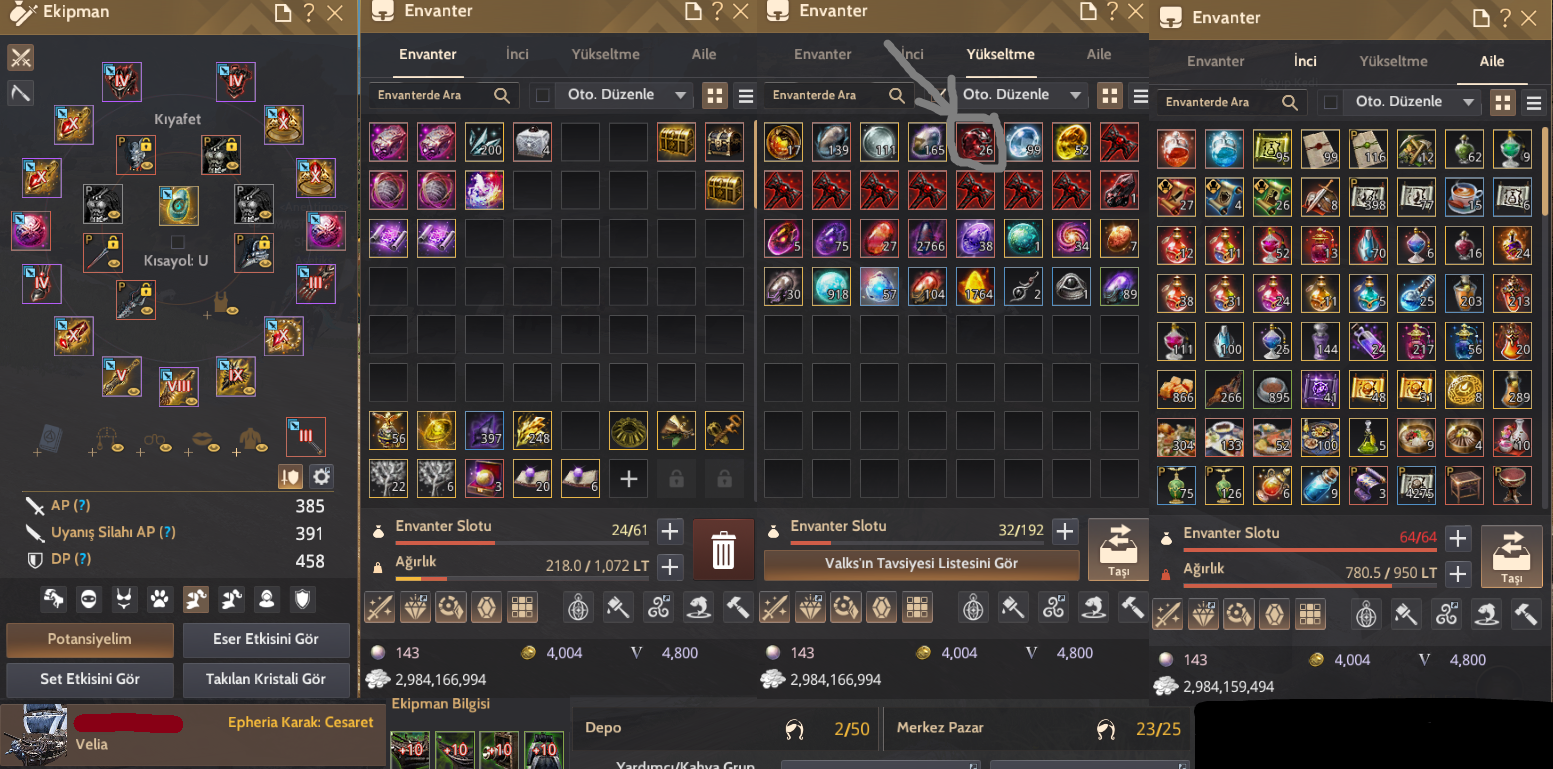This screenshot has width=1553, height=769.
Task: Select the shield icon in the equipment filter row
Action: 302,600
